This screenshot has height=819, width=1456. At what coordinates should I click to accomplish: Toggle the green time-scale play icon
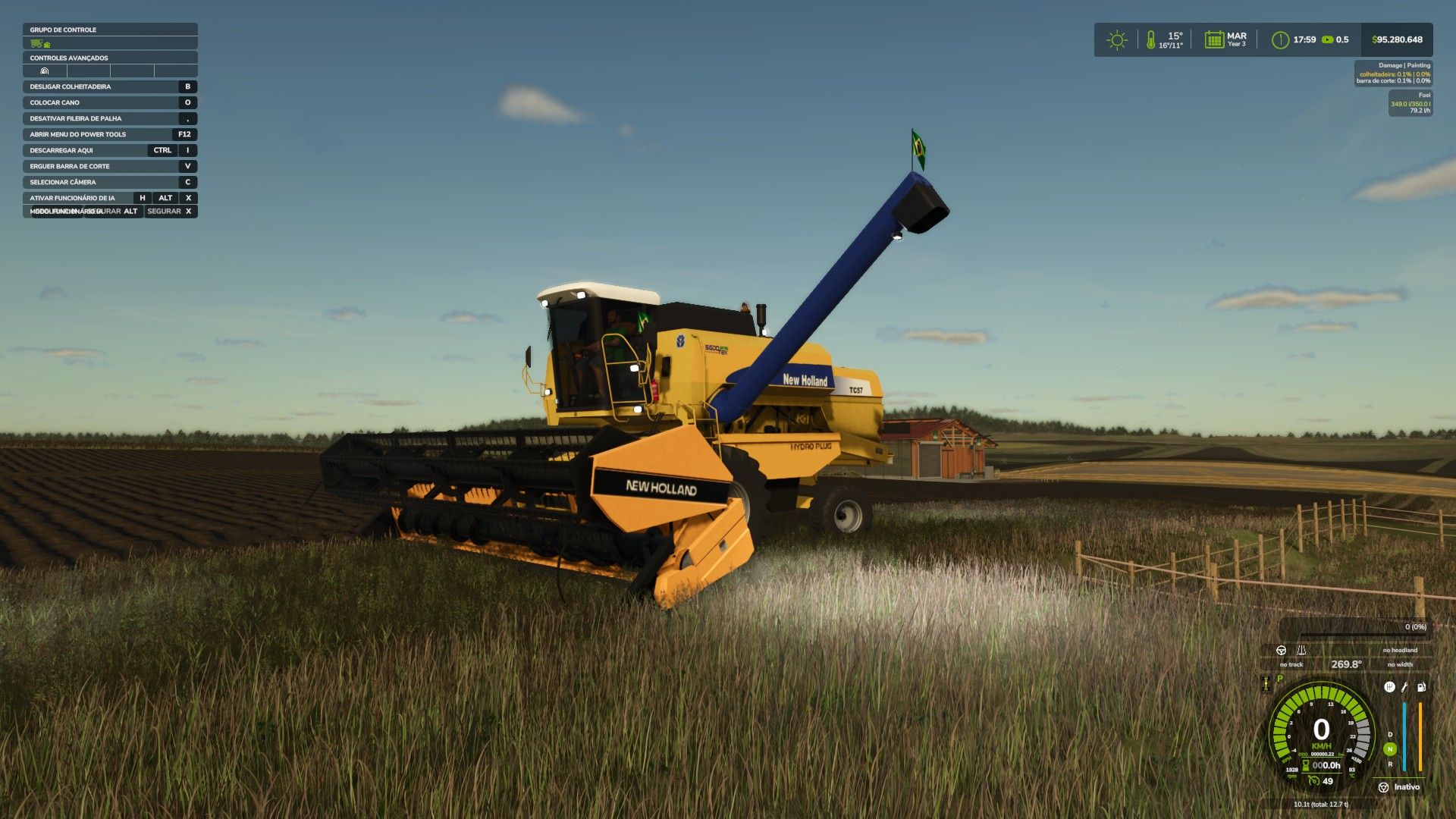point(1327,39)
